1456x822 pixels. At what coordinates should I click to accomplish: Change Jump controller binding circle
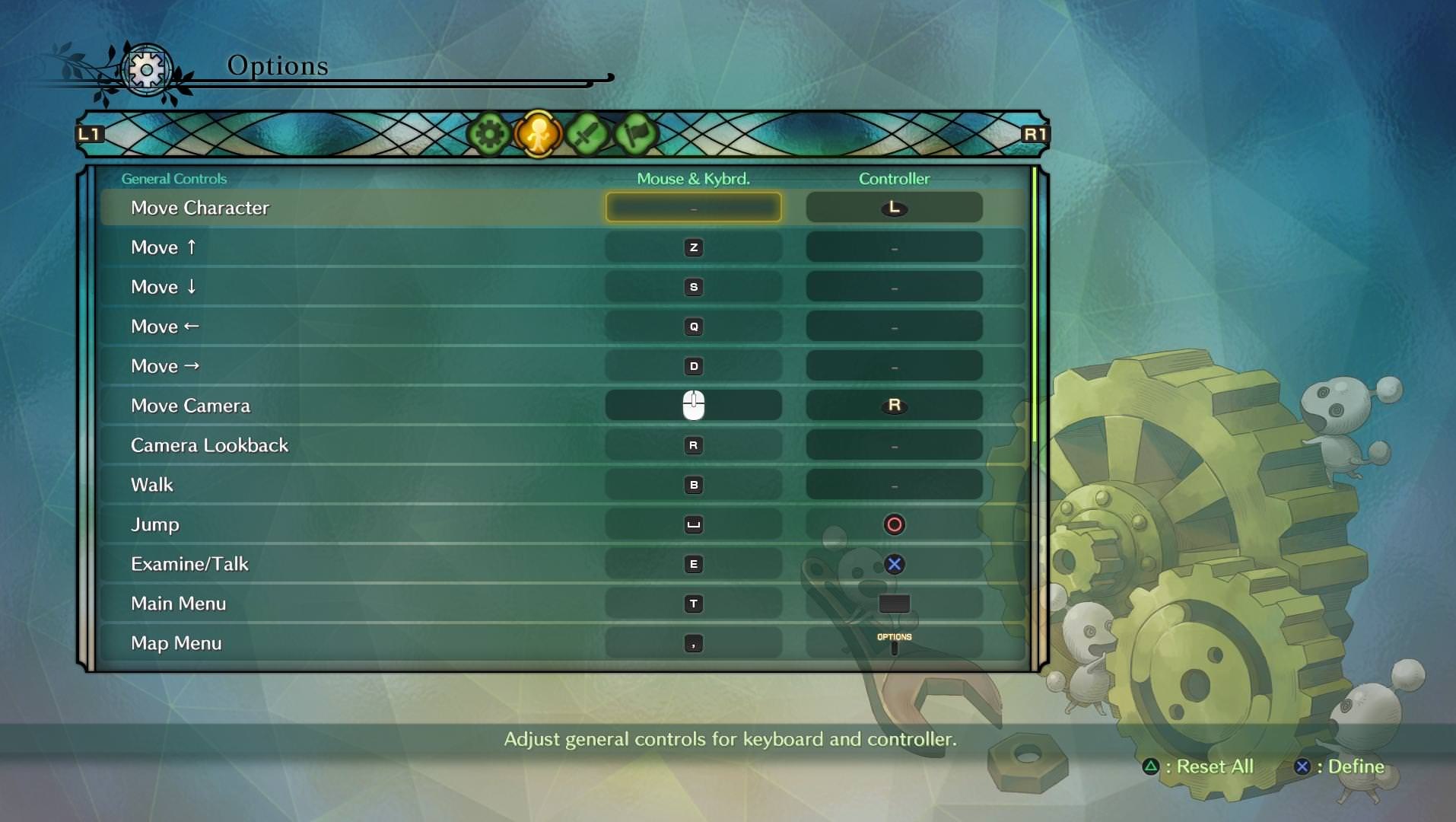(894, 524)
